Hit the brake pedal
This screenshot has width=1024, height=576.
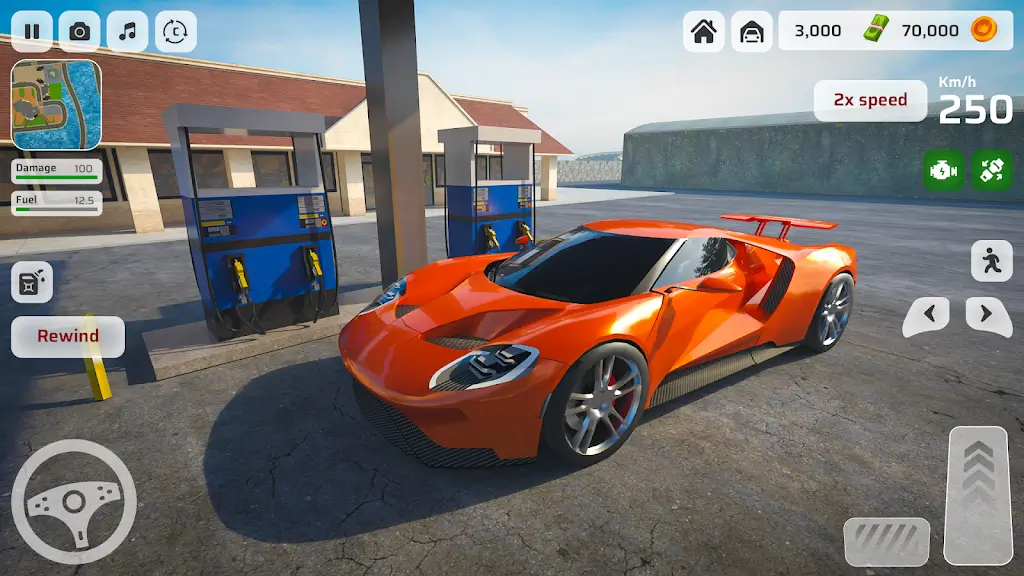pos(886,541)
